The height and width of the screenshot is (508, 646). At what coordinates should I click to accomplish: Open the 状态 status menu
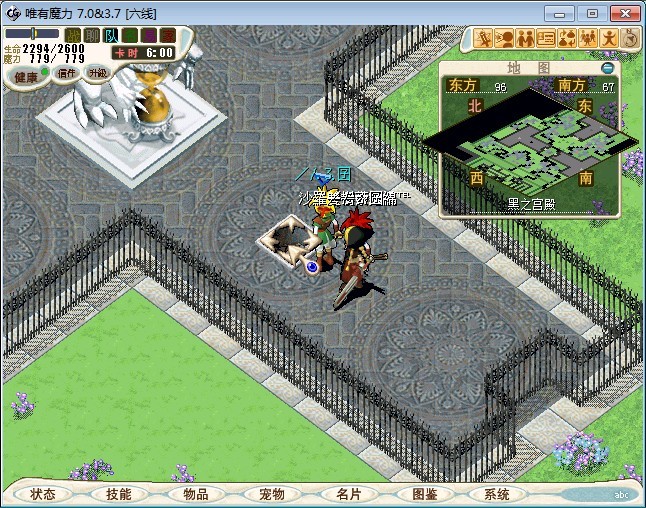tap(43, 494)
